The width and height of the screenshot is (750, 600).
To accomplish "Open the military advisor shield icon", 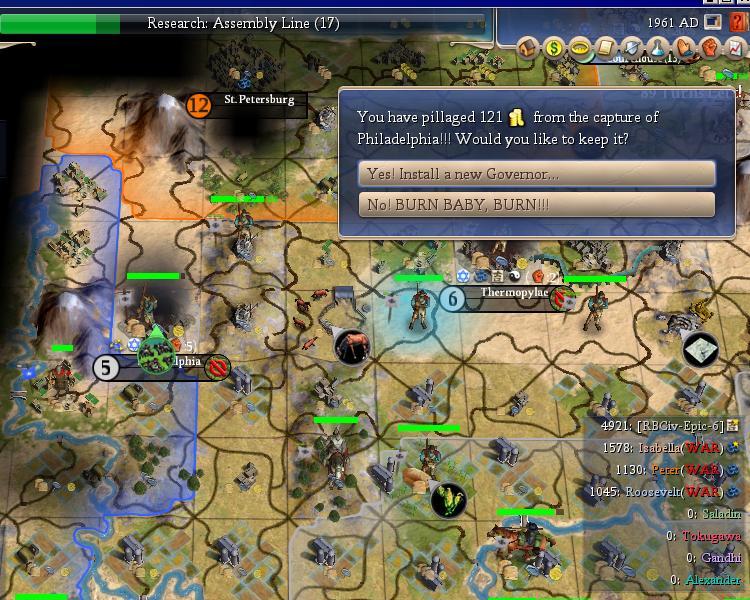I will (x=632, y=47).
